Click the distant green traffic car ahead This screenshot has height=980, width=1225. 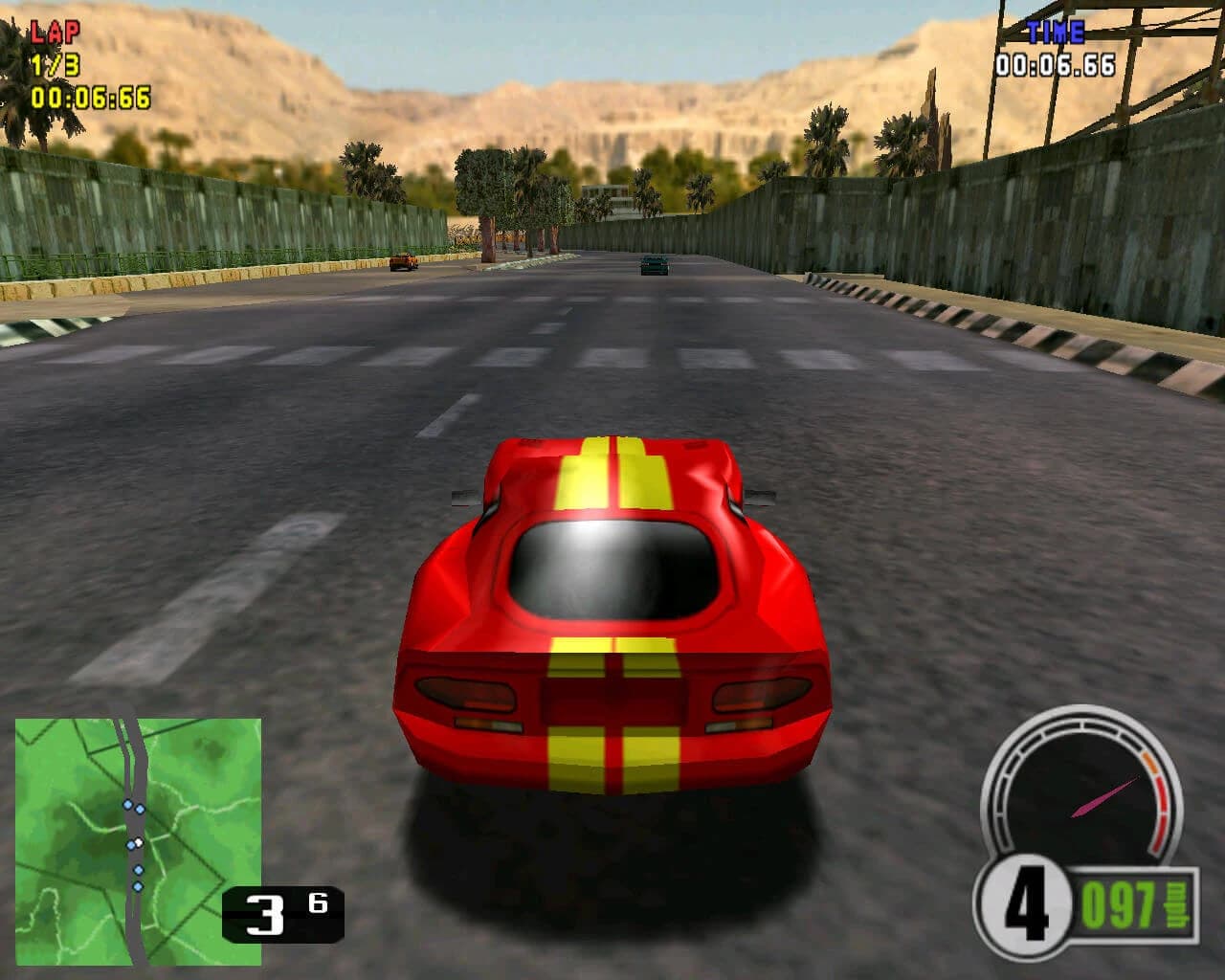coord(656,265)
